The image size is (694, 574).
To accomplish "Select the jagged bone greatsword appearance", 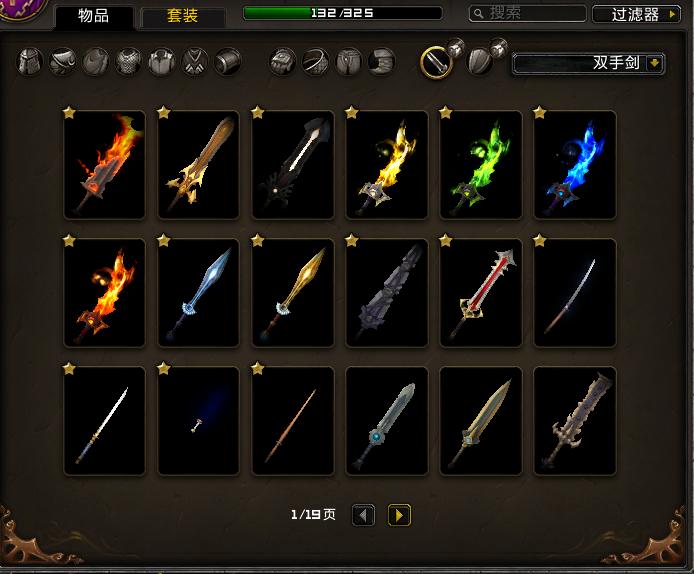I will 574,420.
